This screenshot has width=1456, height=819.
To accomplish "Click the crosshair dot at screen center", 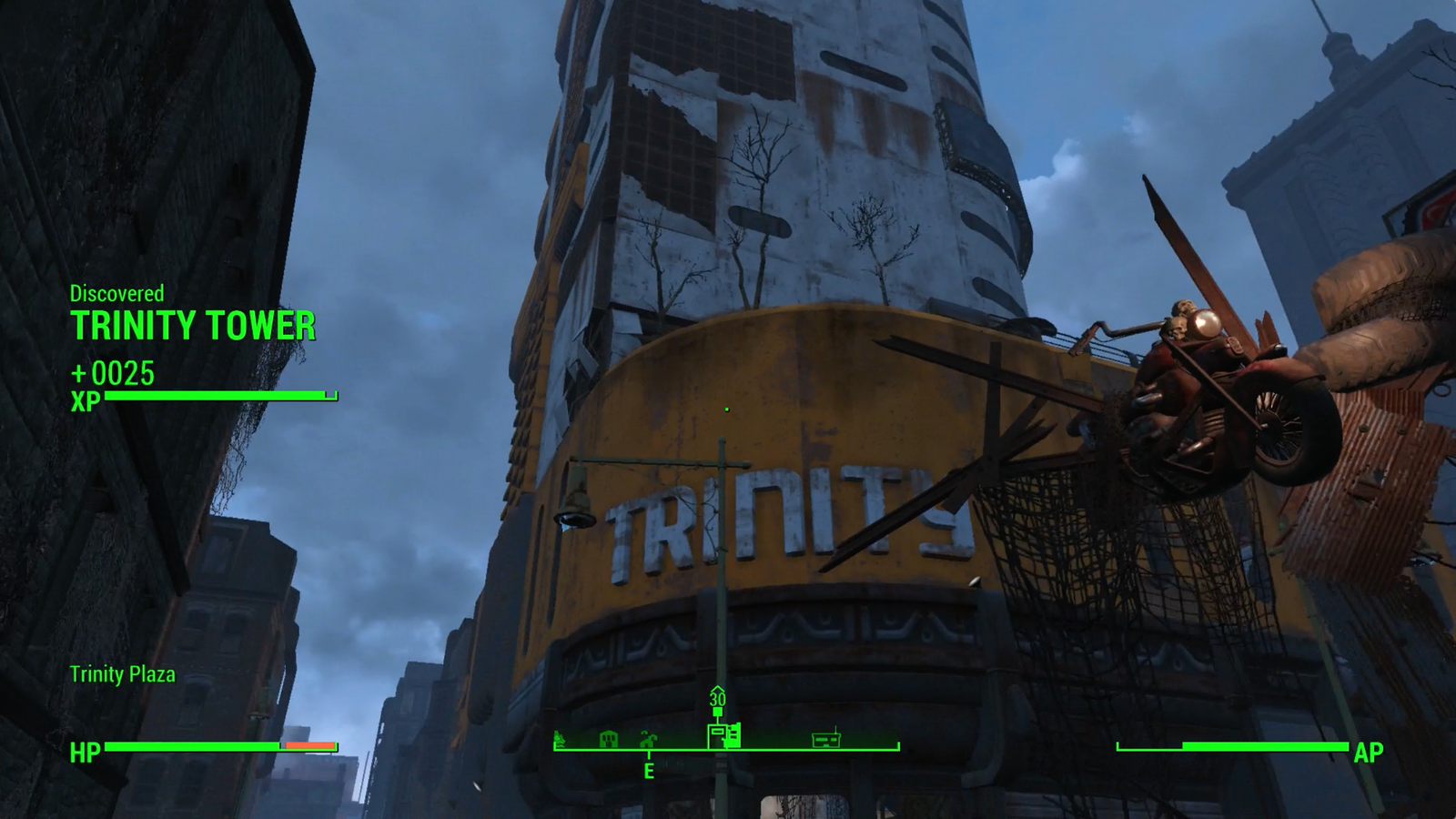I will (726, 409).
